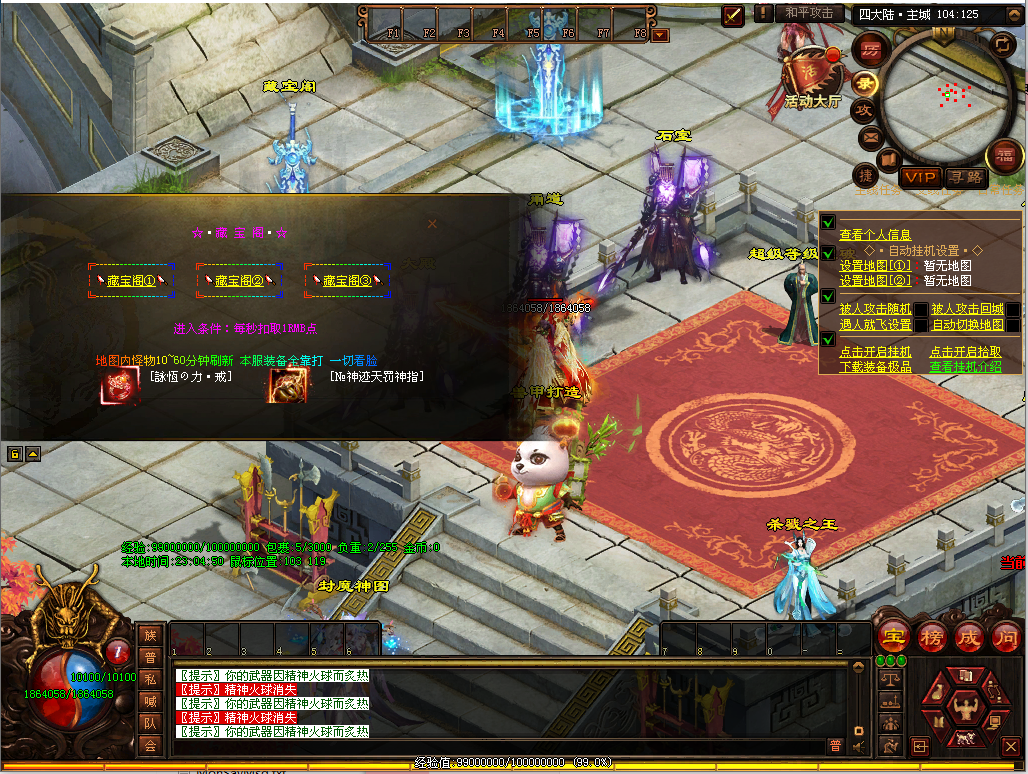Open the 宝 treasure round button

tap(892, 636)
